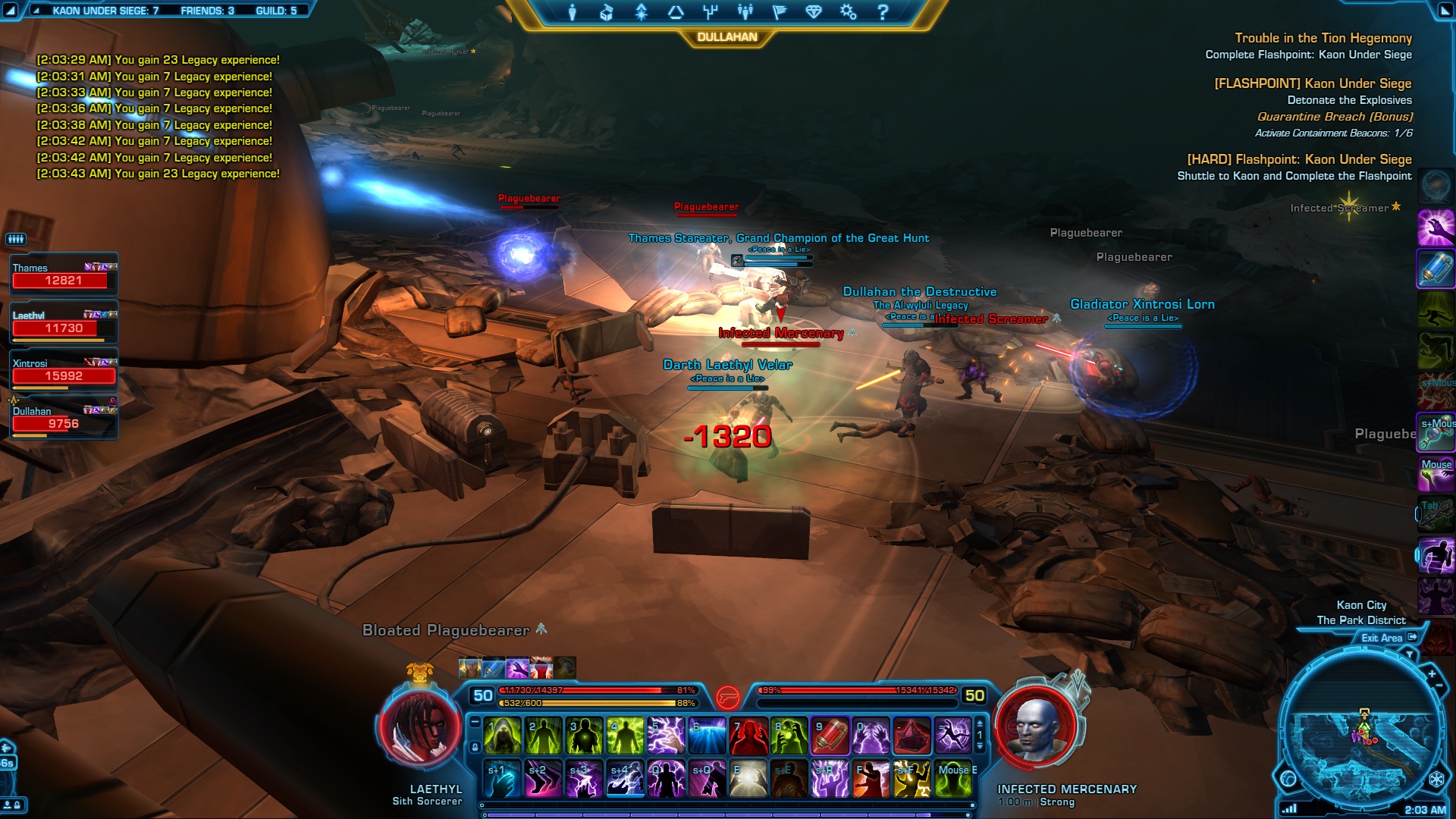Image resolution: width=1456 pixels, height=819 pixels.
Task: Open the diamond-shaped icon in top menu
Action: pyautogui.click(x=813, y=11)
